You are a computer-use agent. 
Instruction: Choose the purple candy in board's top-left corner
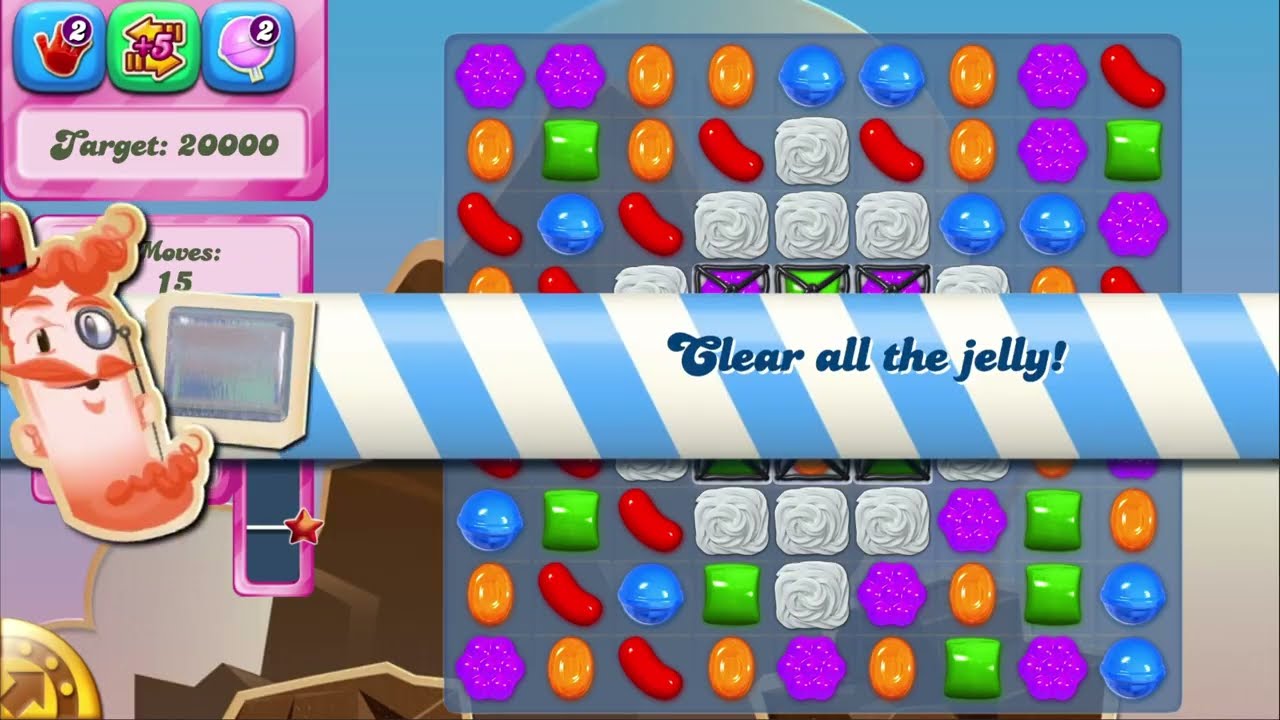pyautogui.click(x=490, y=76)
